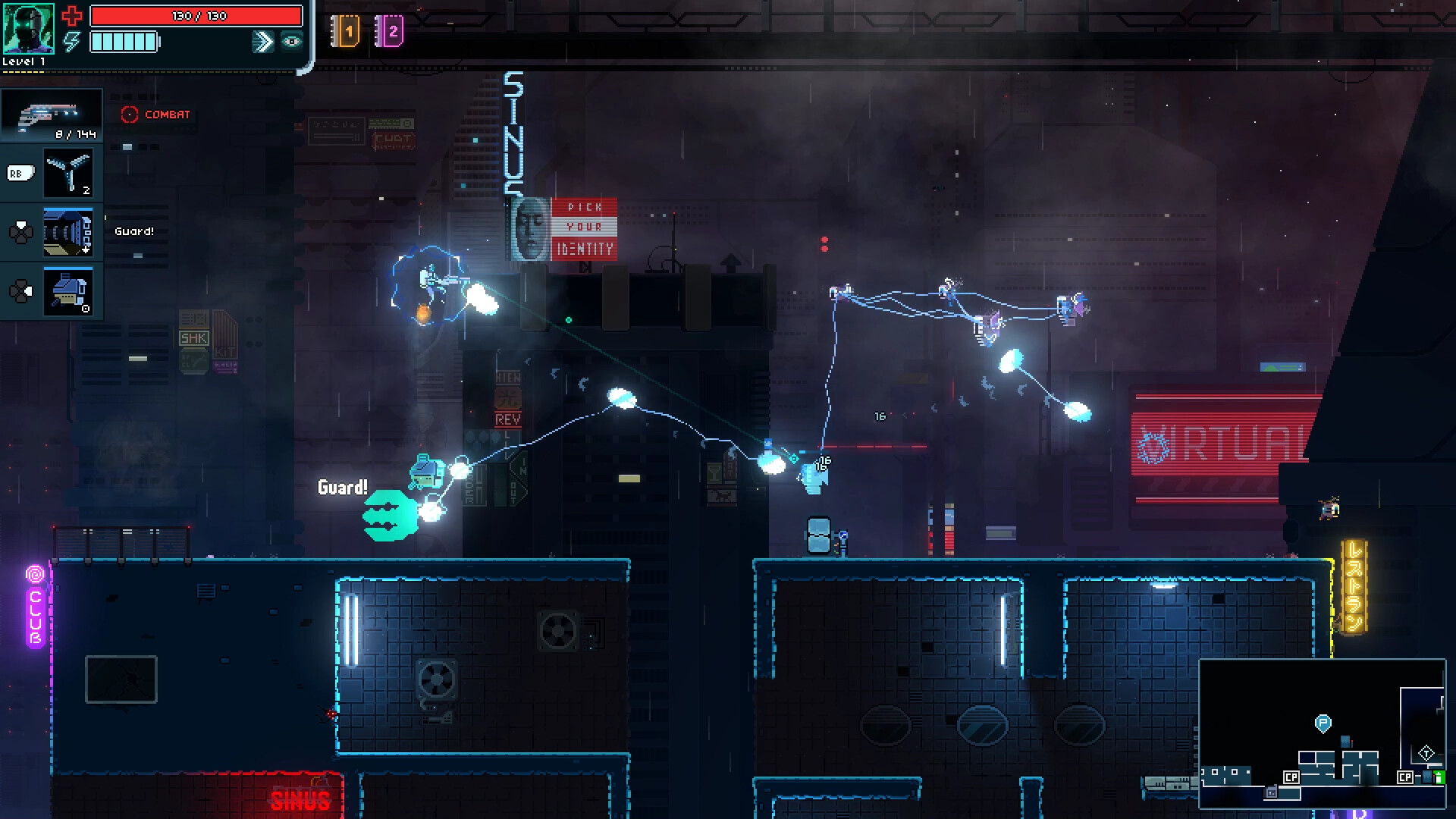Click the RB button prompt bubble

click(x=20, y=173)
